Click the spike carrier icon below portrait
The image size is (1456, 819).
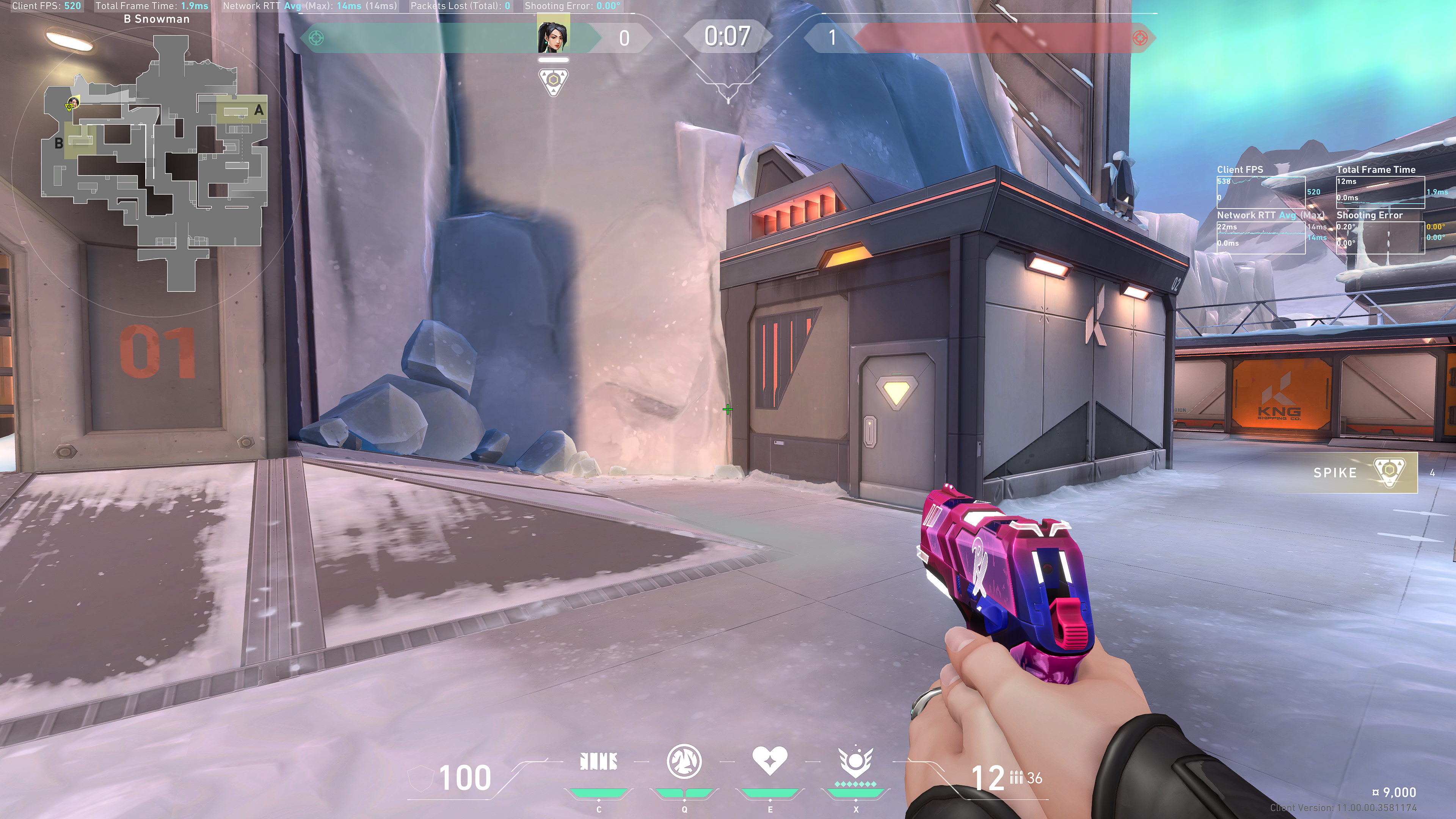[x=553, y=82]
